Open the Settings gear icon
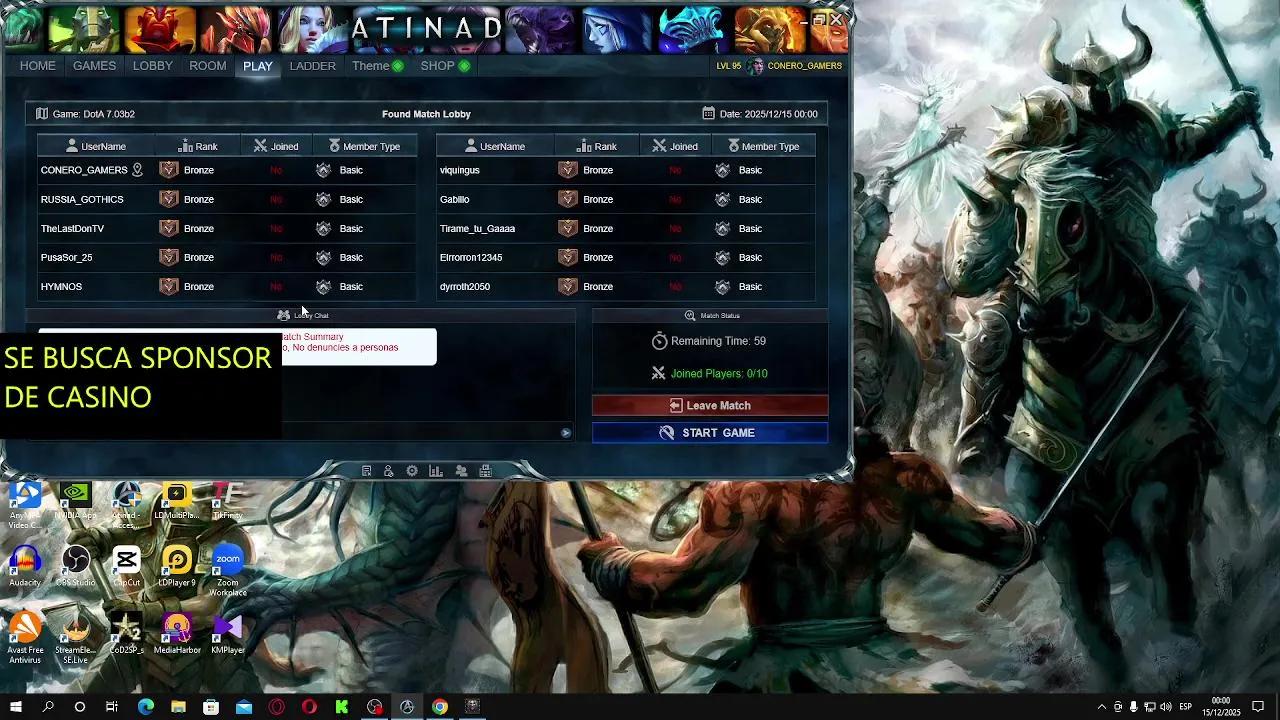 click(x=411, y=469)
